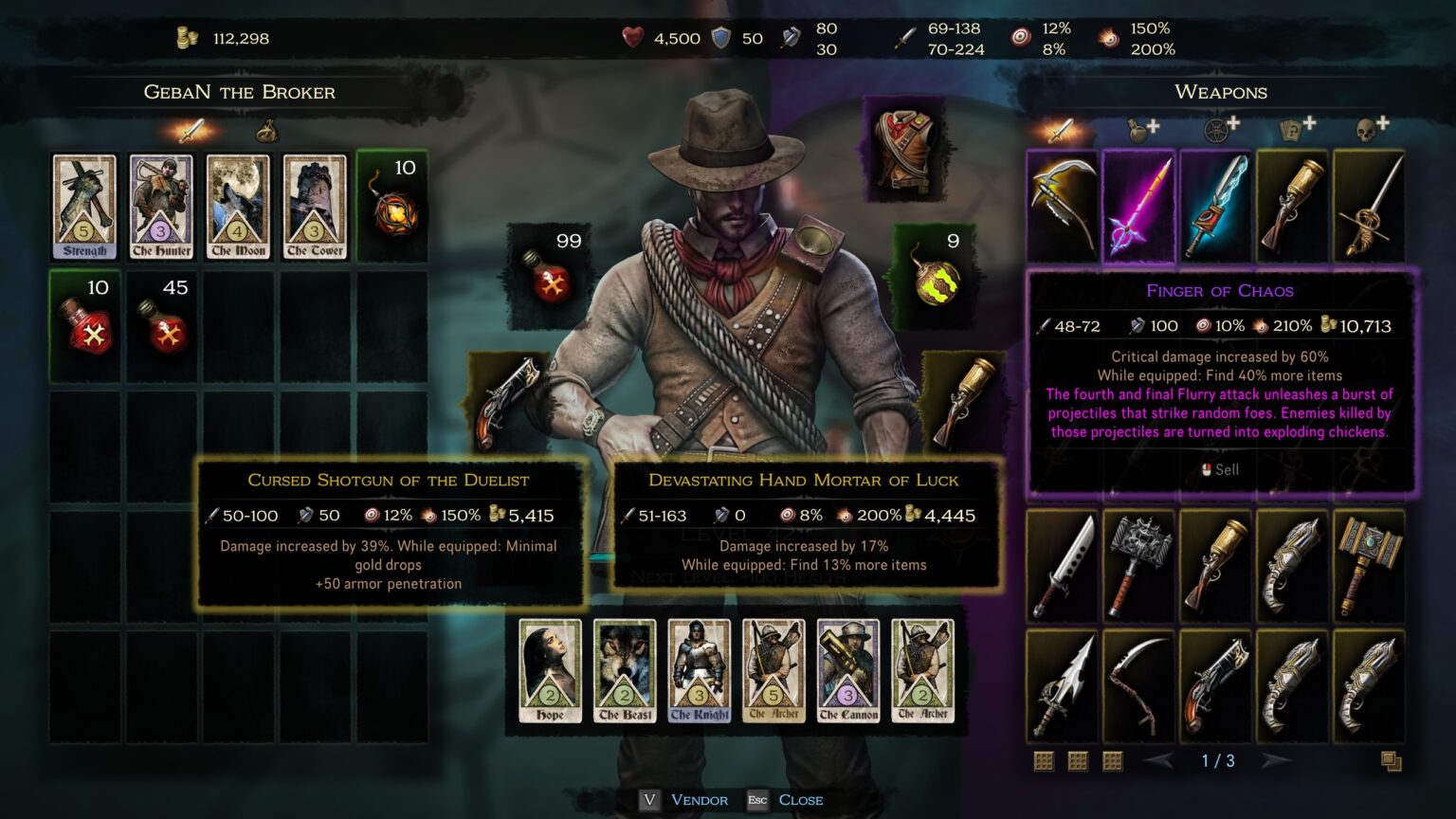Open the Geban the Broker header tab
This screenshot has width=1456, height=819.
pos(239,92)
